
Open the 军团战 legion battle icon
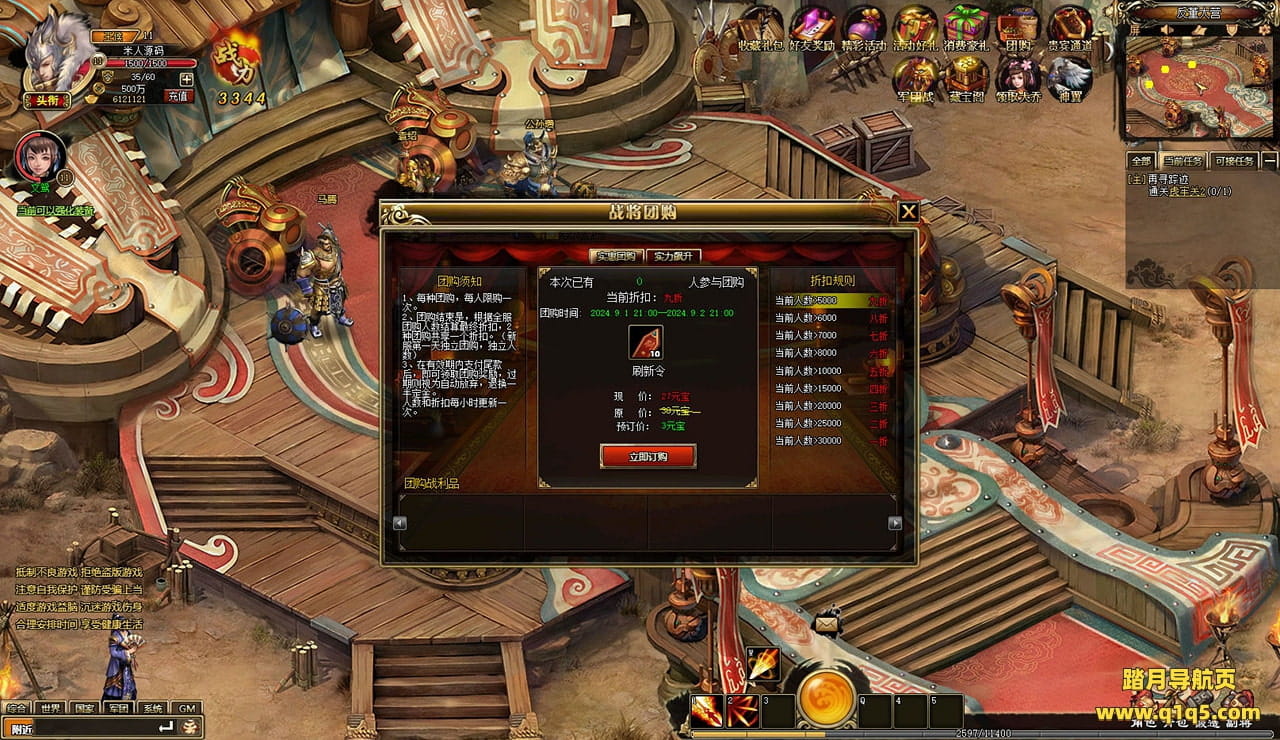pyautogui.click(x=915, y=78)
